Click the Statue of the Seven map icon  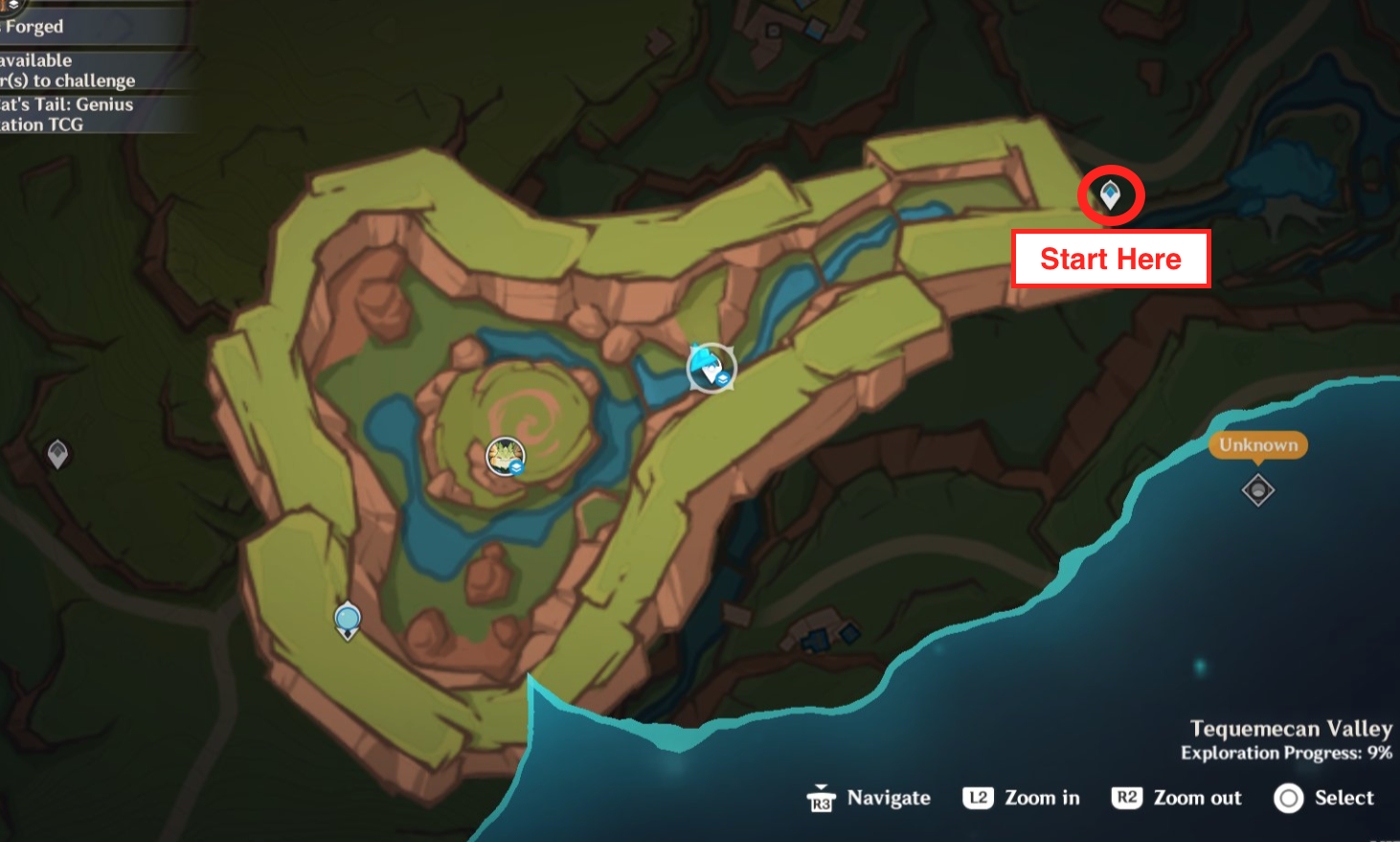(x=505, y=457)
